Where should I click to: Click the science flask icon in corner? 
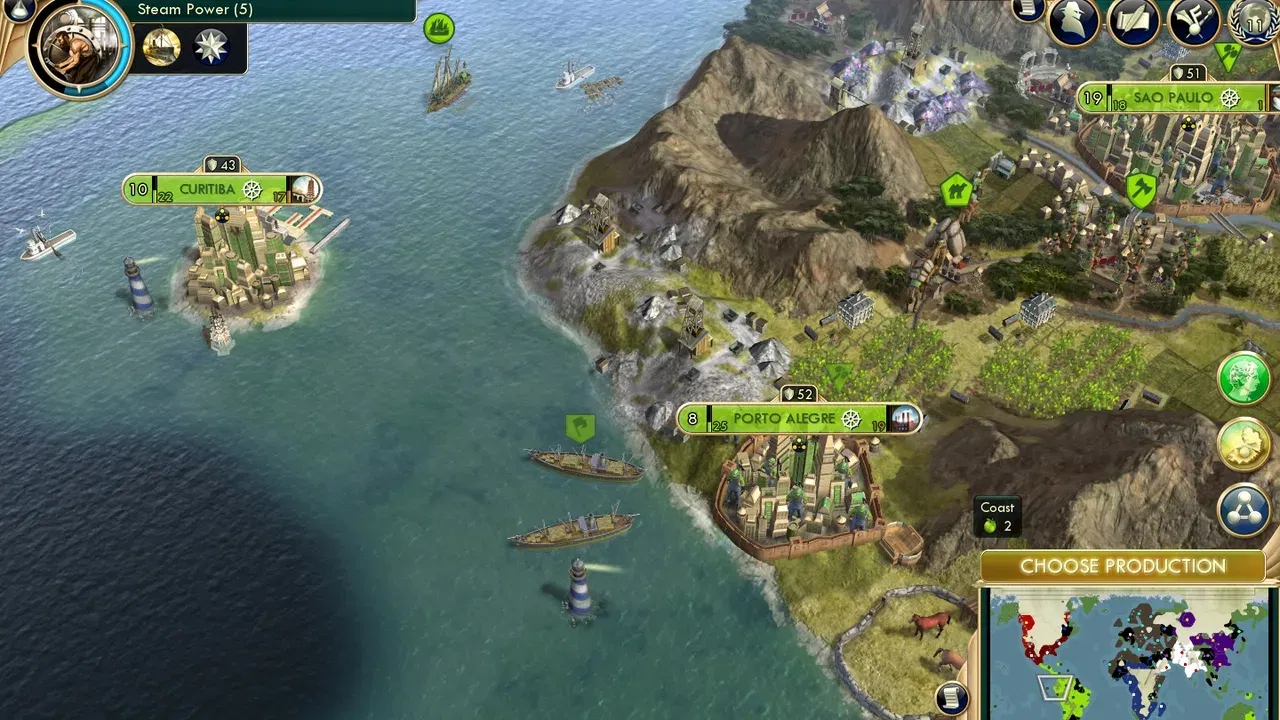point(19,9)
